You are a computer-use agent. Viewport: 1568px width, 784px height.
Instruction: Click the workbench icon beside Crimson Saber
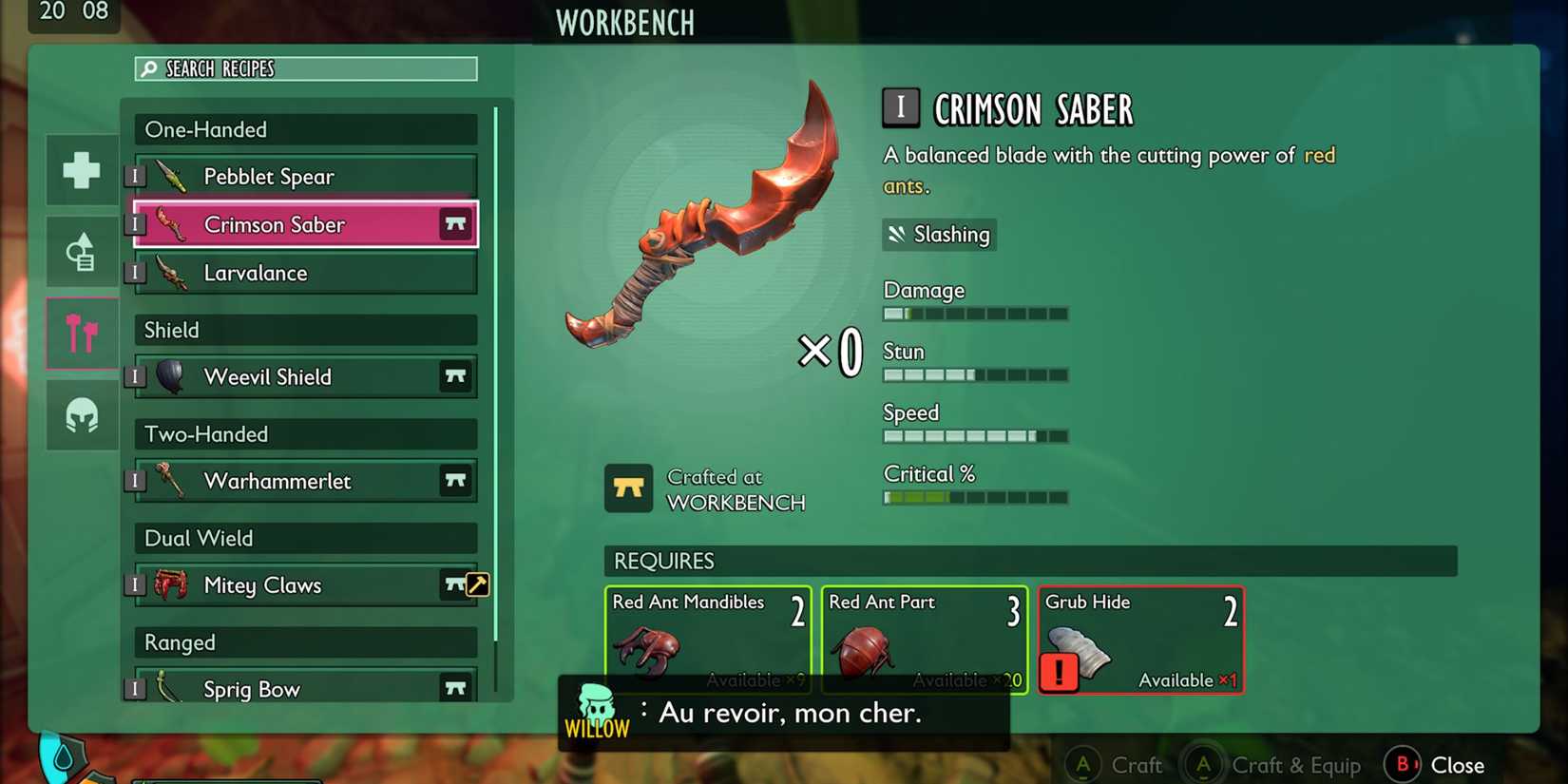click(455, 224)
